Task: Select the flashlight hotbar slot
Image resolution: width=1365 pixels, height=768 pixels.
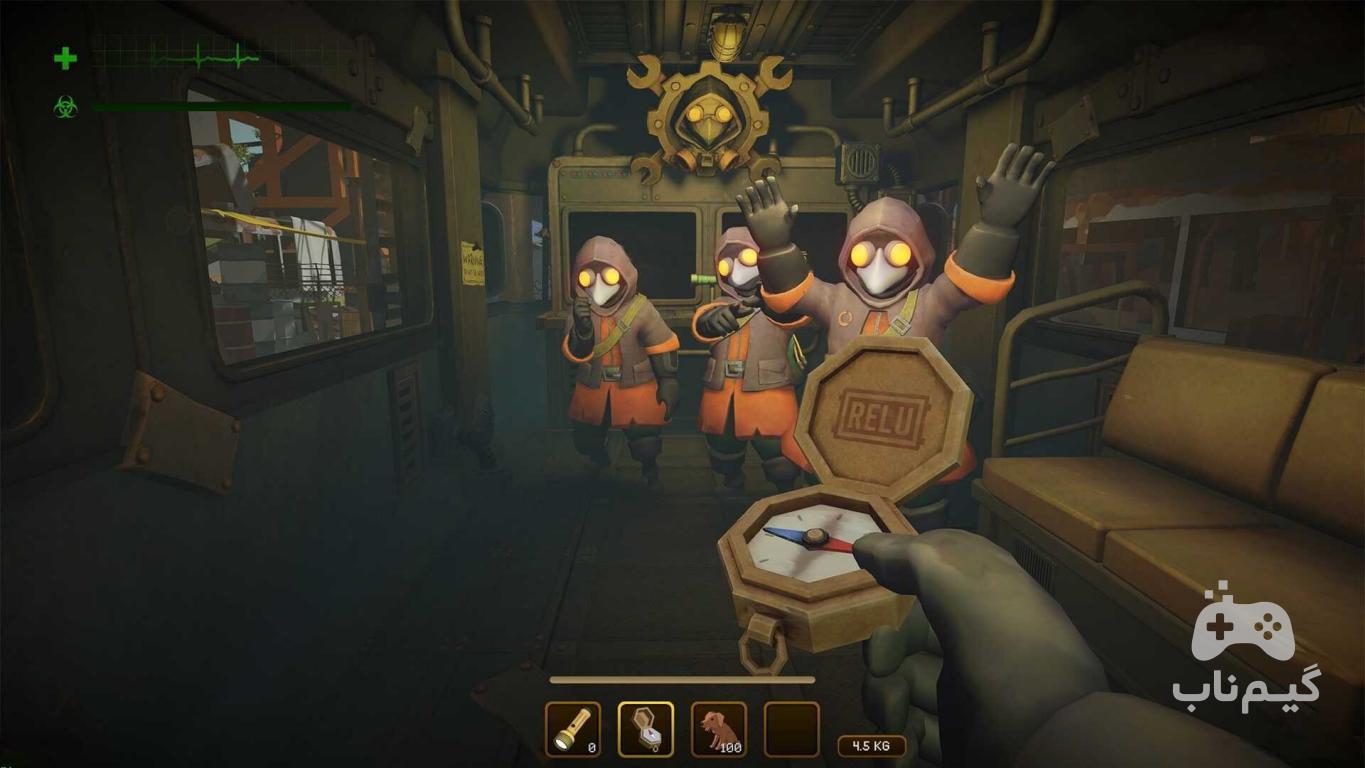Action: tap(573, 729)
